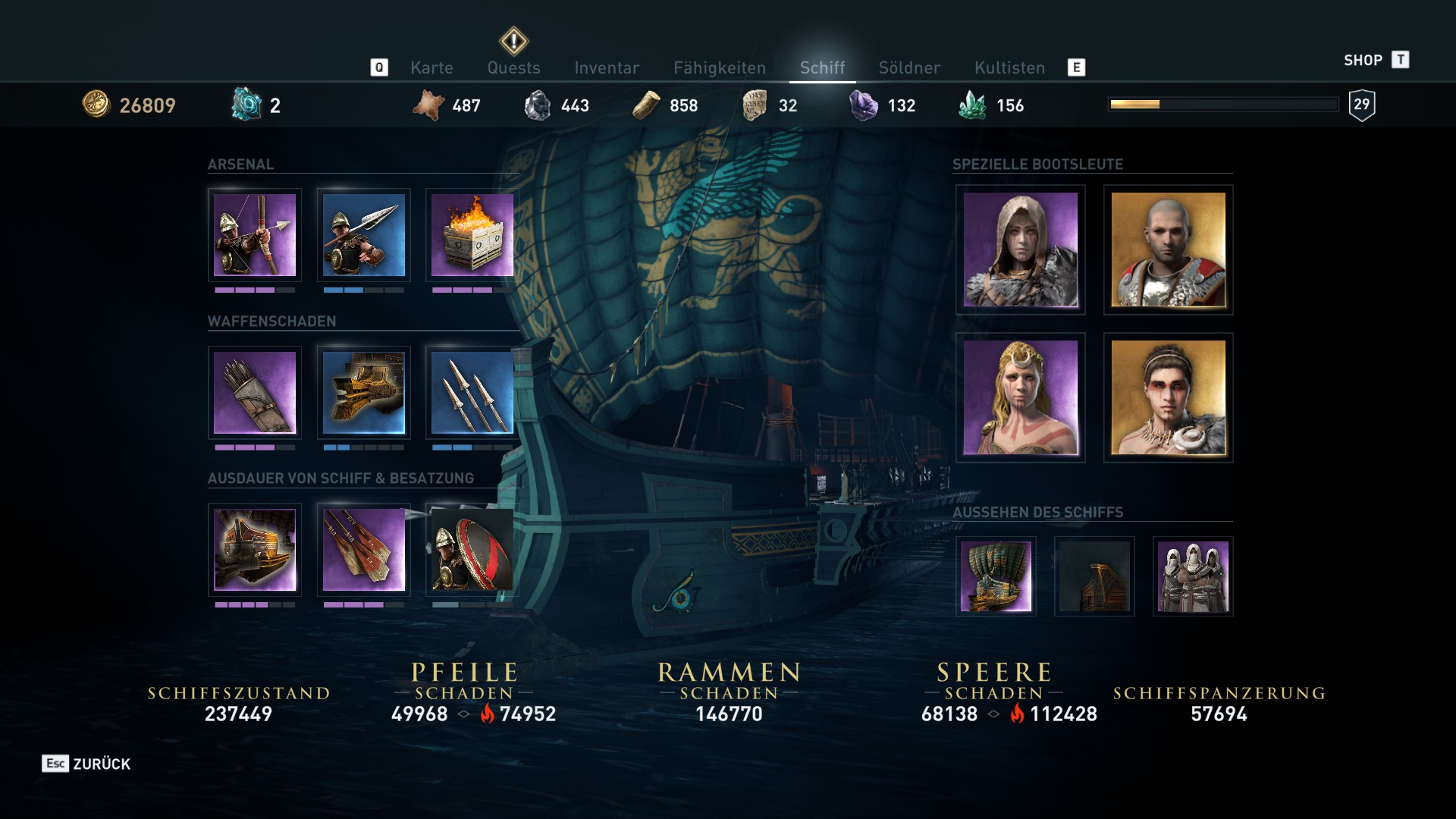Open the ship sail design under Aussehen des Schiffs
This screenshot has height=819, width=1456.
[996, 576]
